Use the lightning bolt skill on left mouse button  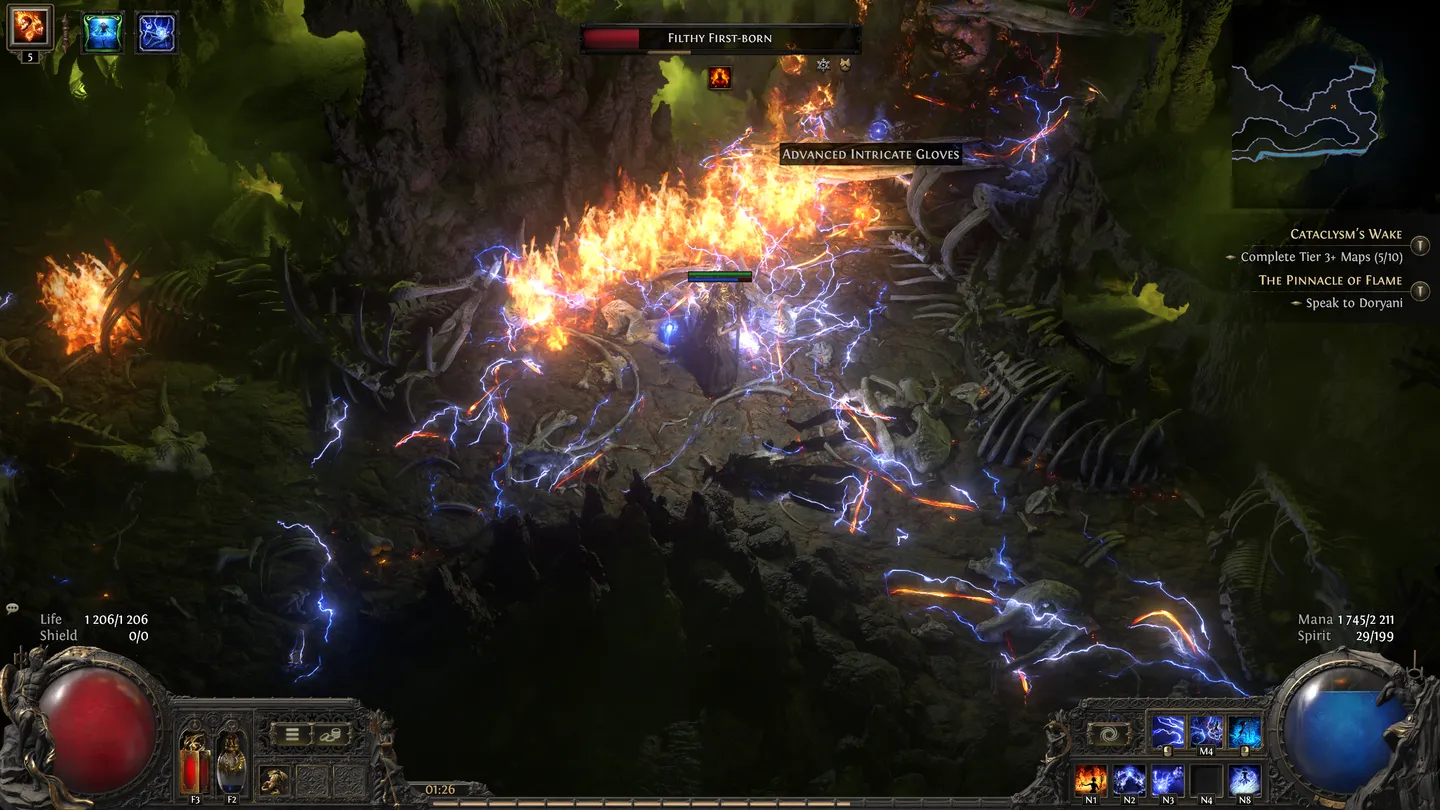coord(1167,732)
